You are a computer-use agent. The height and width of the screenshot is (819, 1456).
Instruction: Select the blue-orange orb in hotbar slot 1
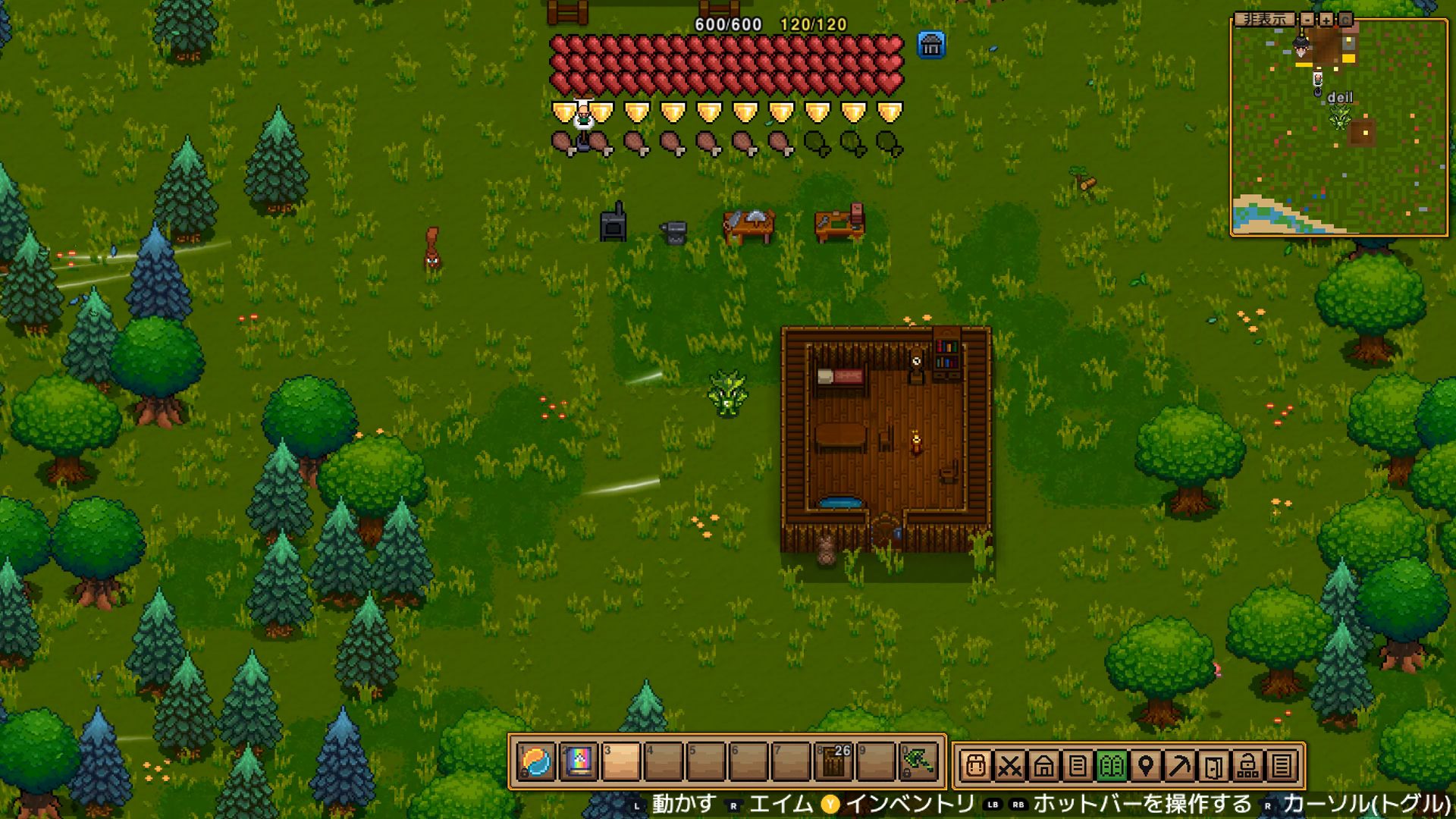537,761
